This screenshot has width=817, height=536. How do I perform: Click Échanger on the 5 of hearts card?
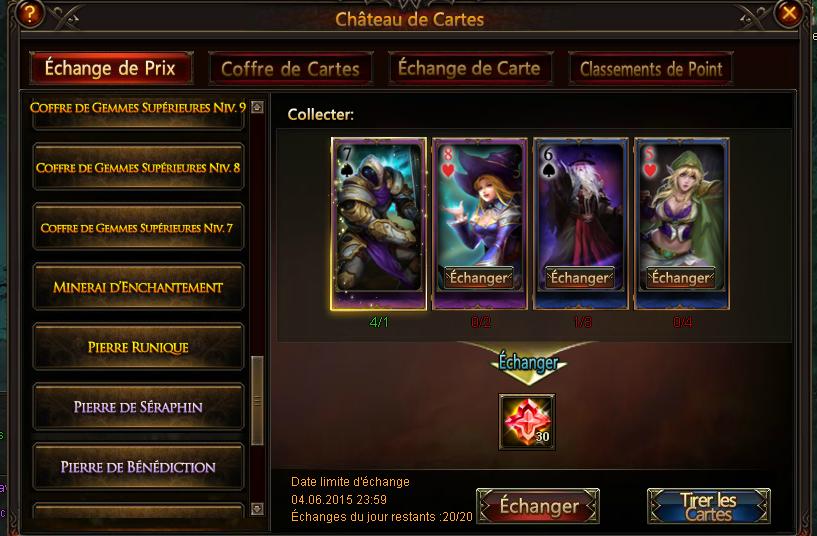pos(680,278)
